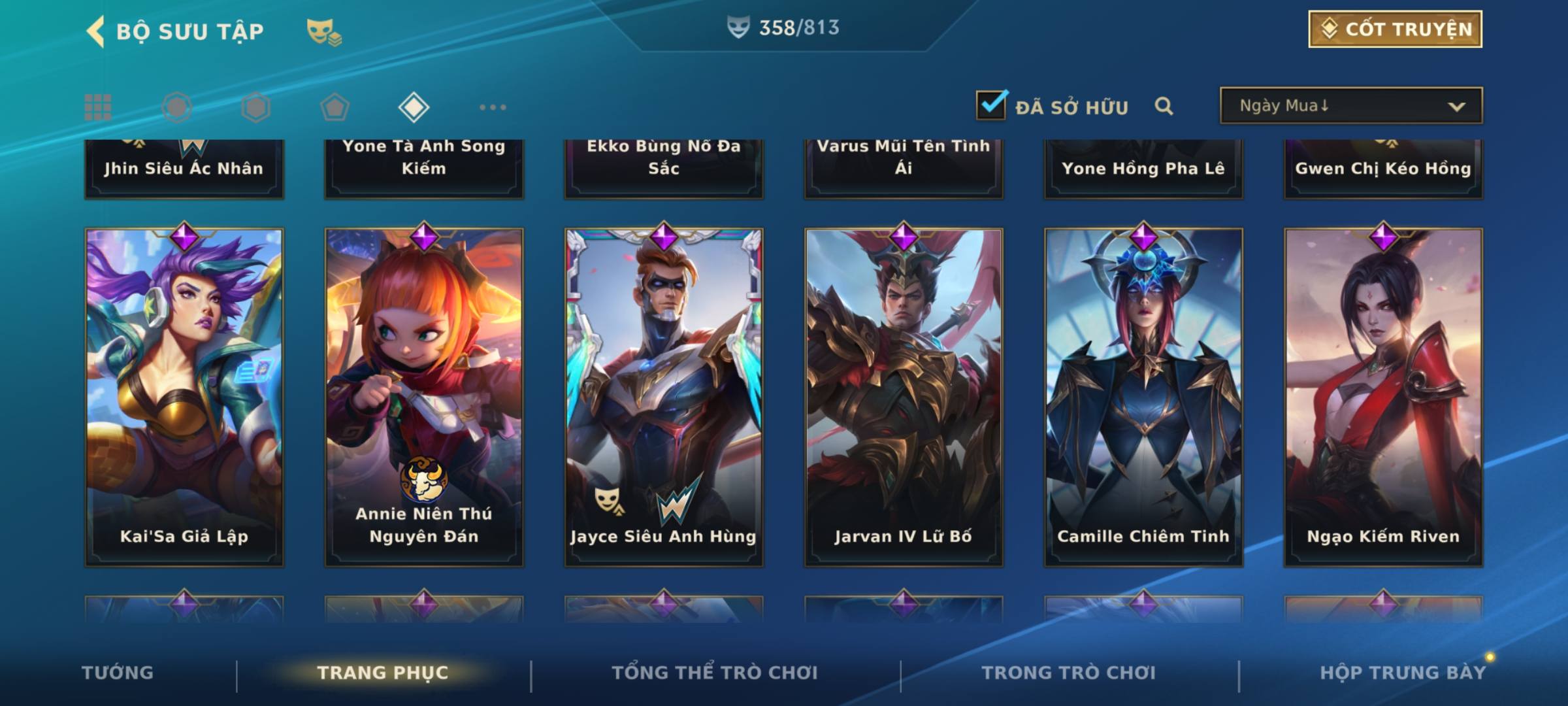Open the Trong Trò Chơi tab

1069,673
